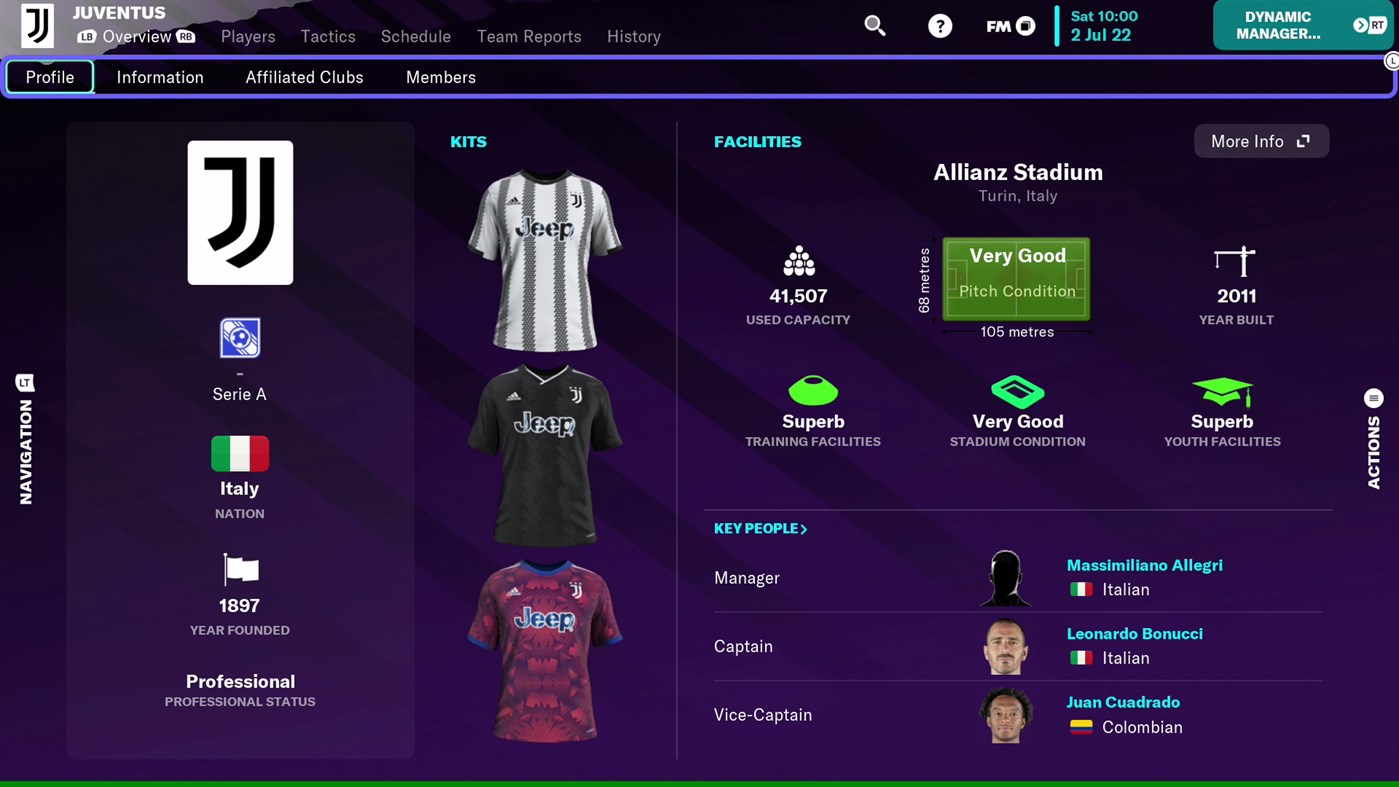Image resolution: width=1399 pixels, height=787 pixels.
Task: Open the Tactics screen
Action: coord(327,36)
